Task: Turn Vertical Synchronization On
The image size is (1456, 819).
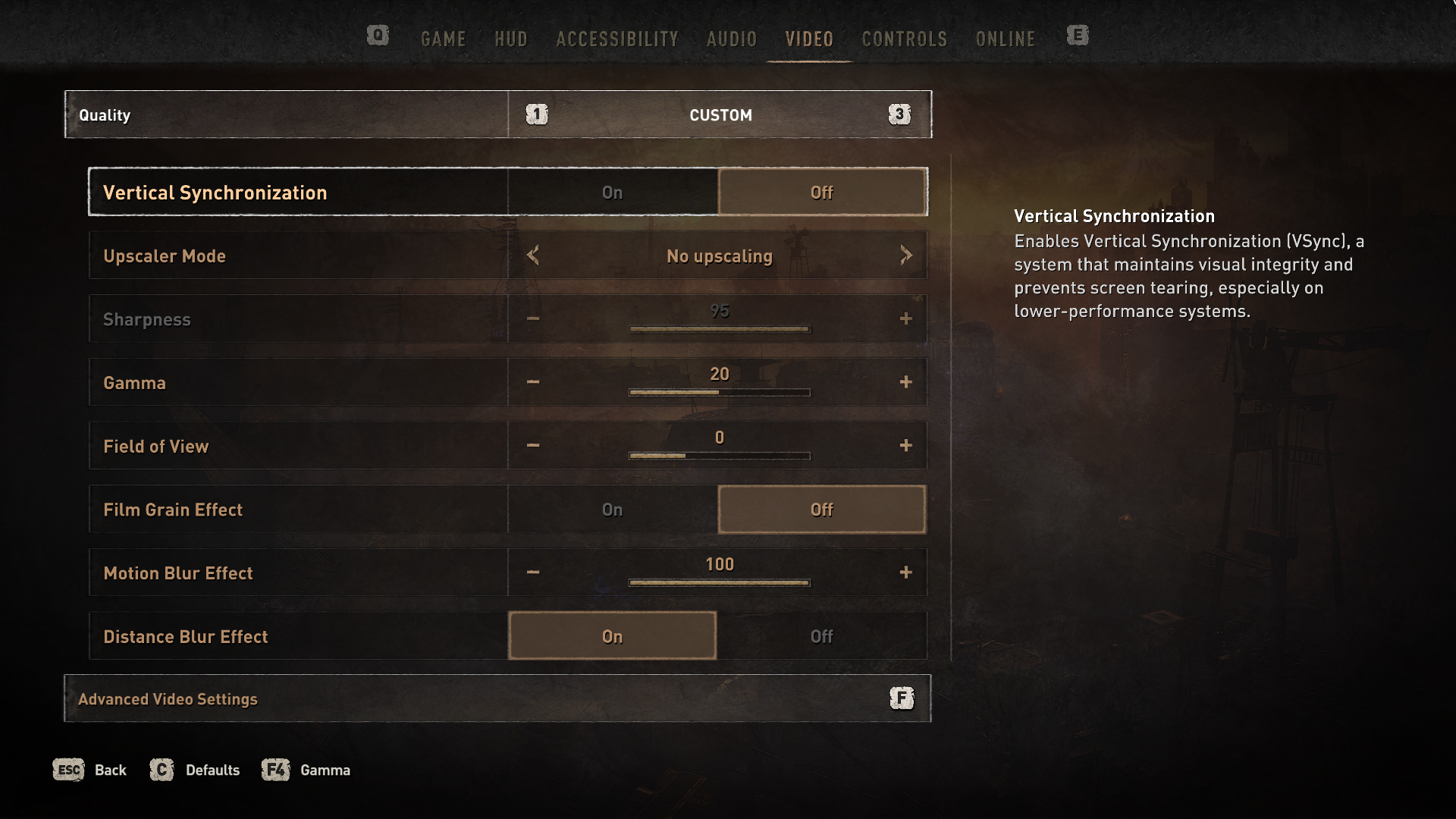Action: point(613,193)
